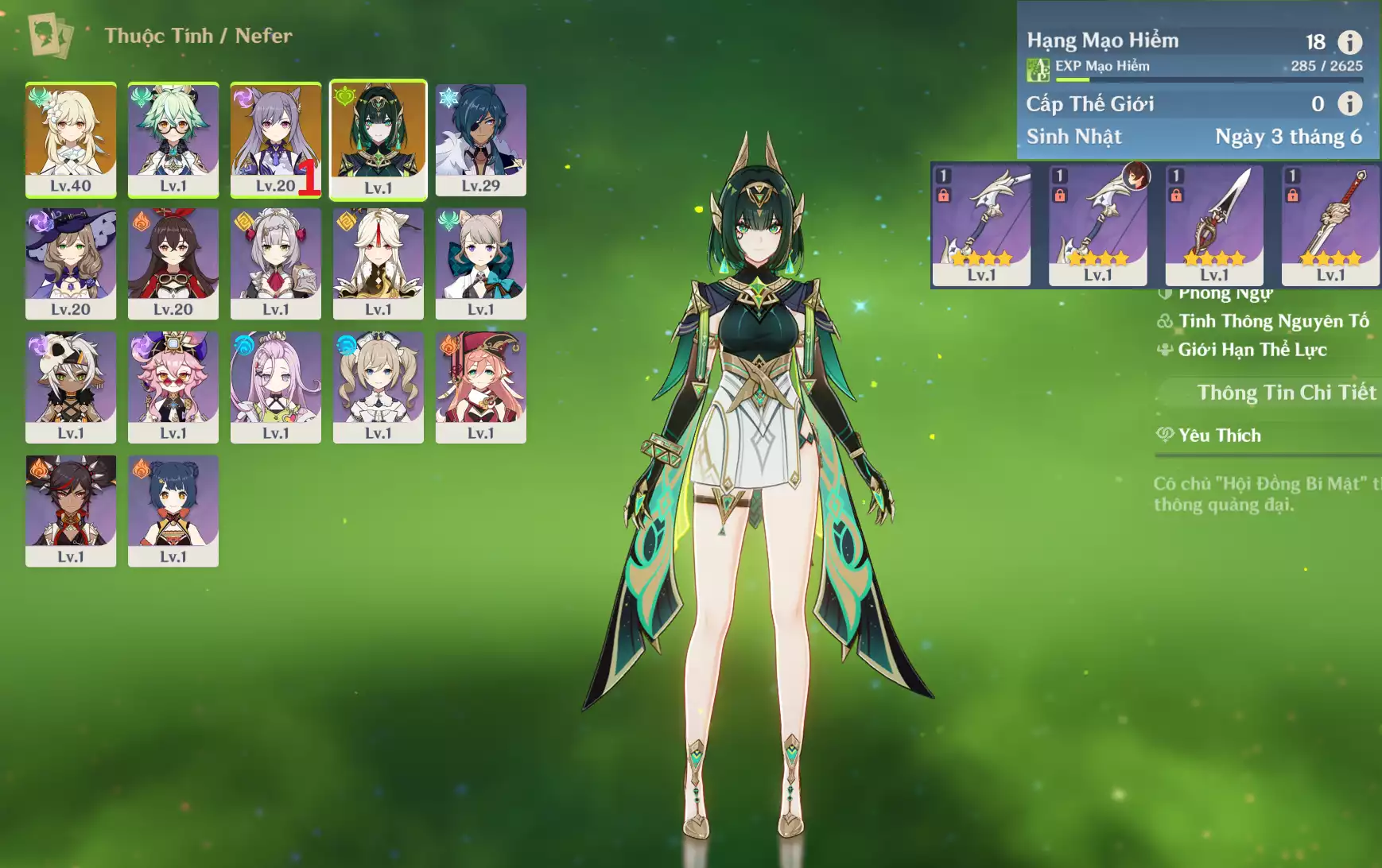Viewport: 1382px width, 868px height.
Task: Select Dori's portrait
Action: coord(173,387)
